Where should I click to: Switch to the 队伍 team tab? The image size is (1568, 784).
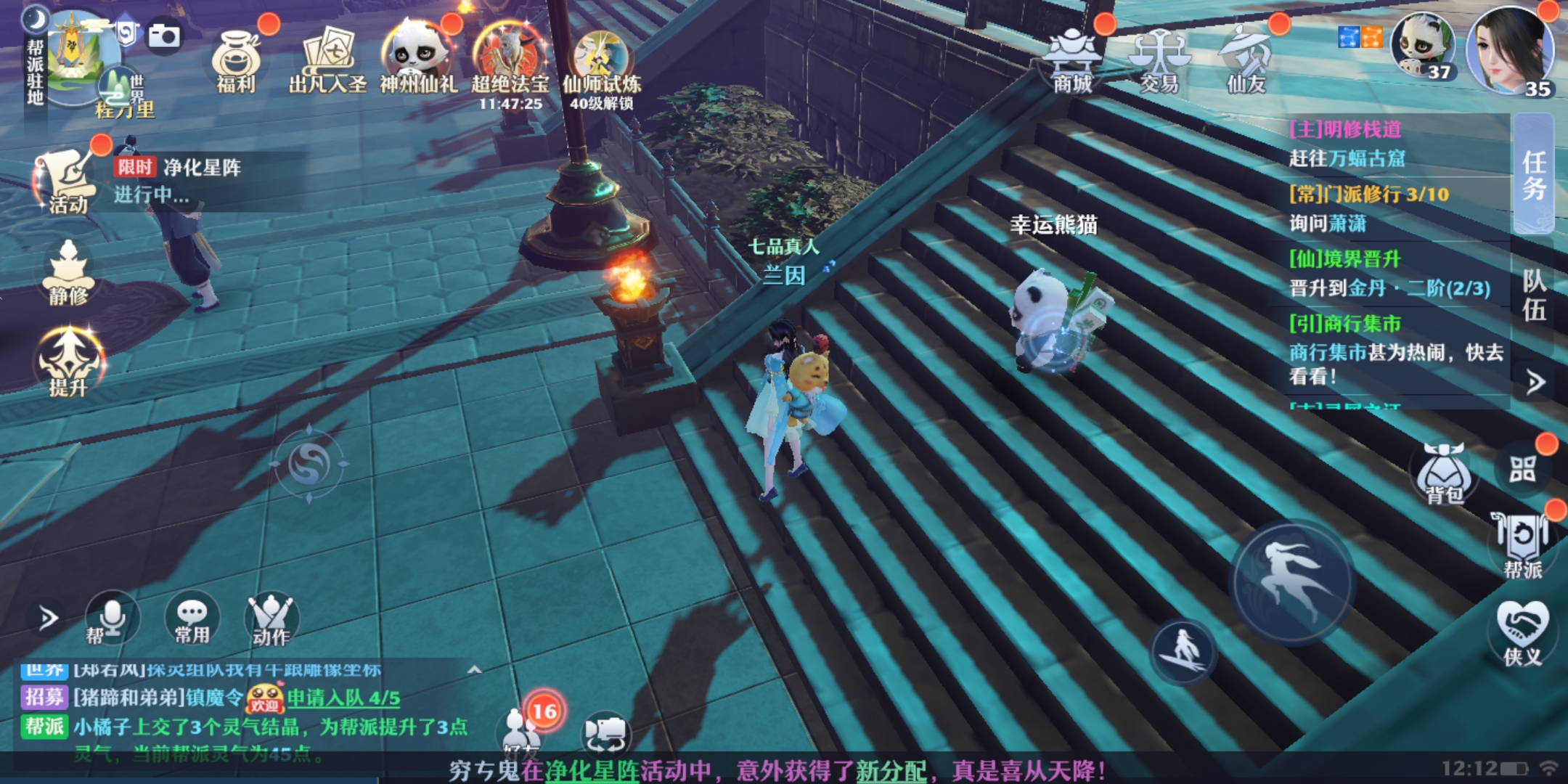point(1533,295)
